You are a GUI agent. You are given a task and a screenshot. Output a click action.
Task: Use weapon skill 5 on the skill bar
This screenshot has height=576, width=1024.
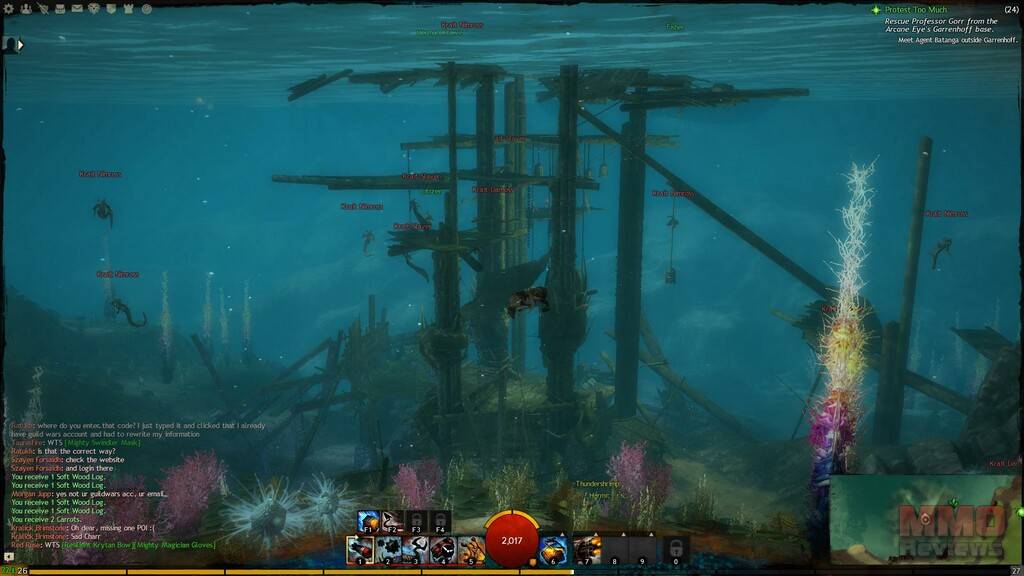470,548
